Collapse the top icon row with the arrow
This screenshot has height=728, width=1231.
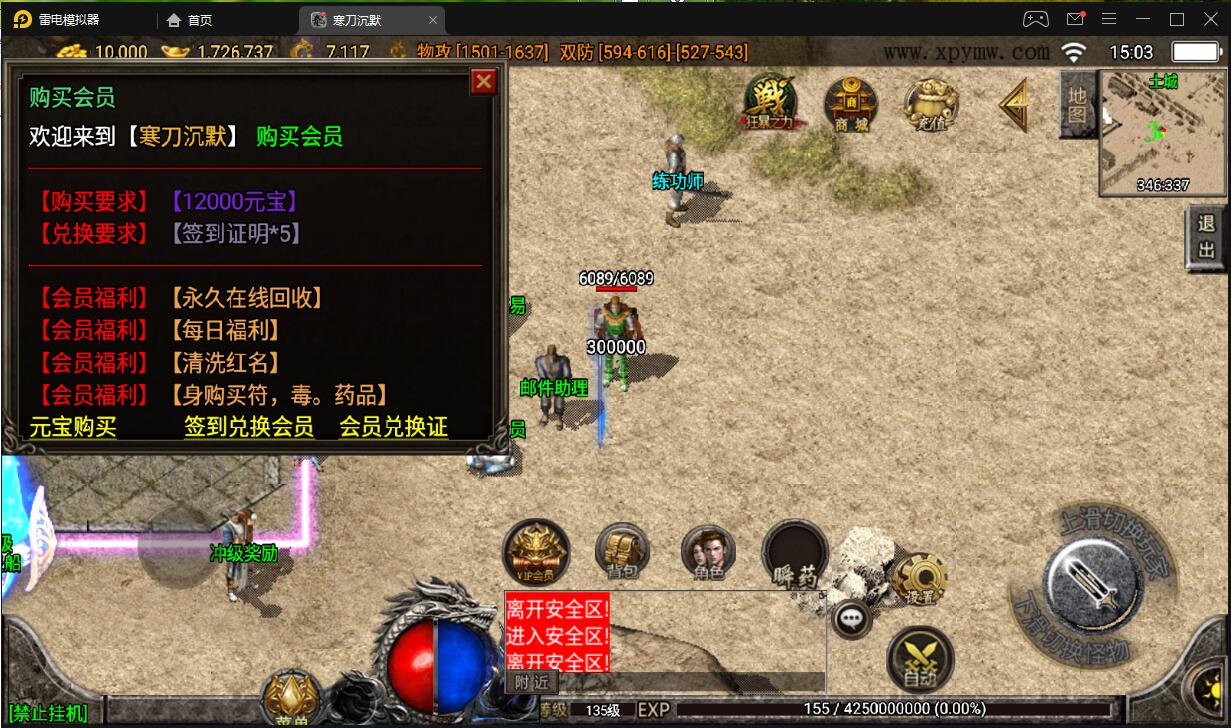(1015, 103)
